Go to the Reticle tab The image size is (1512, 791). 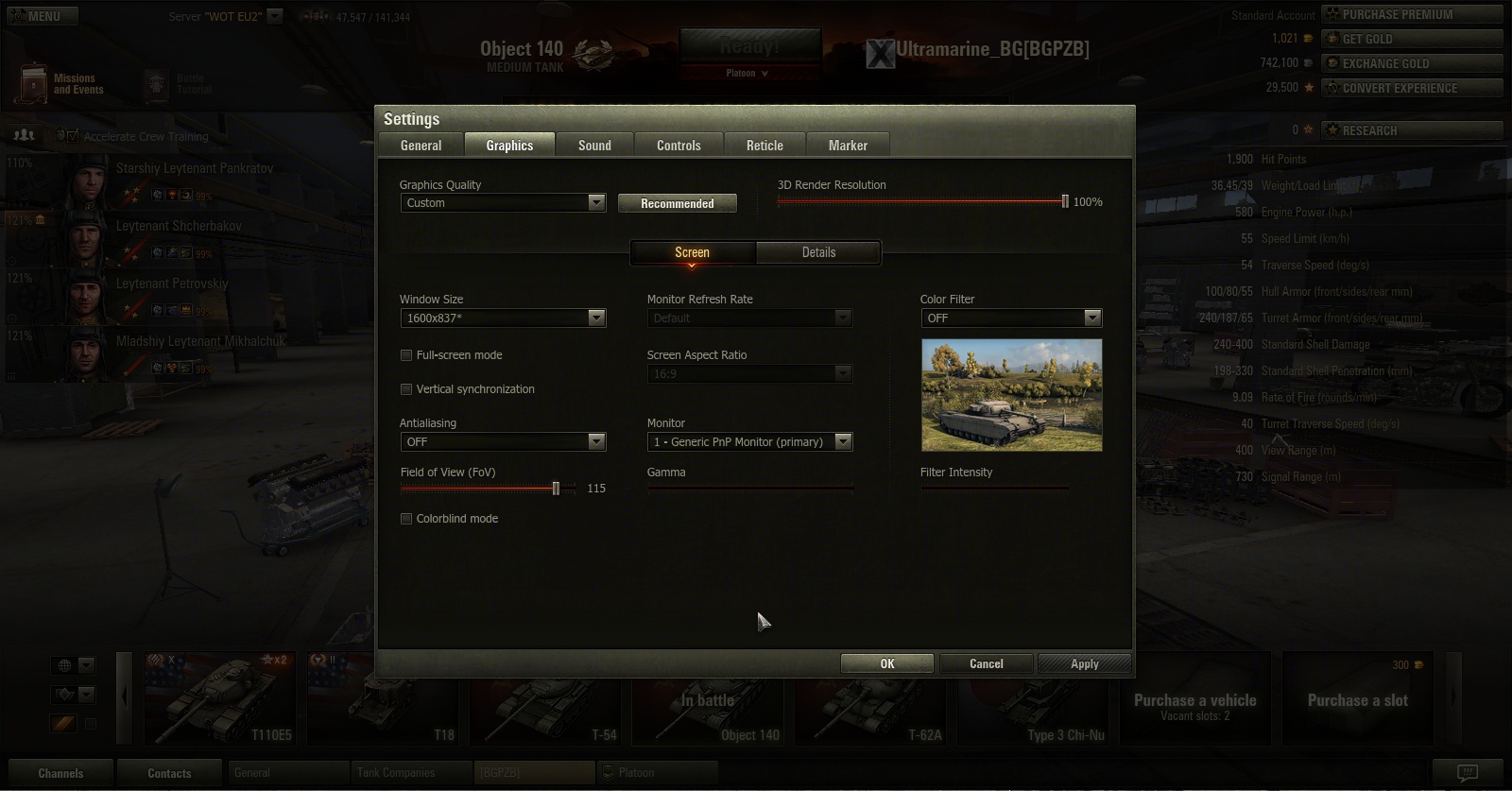pyautogui.click(x=765, y=146)
